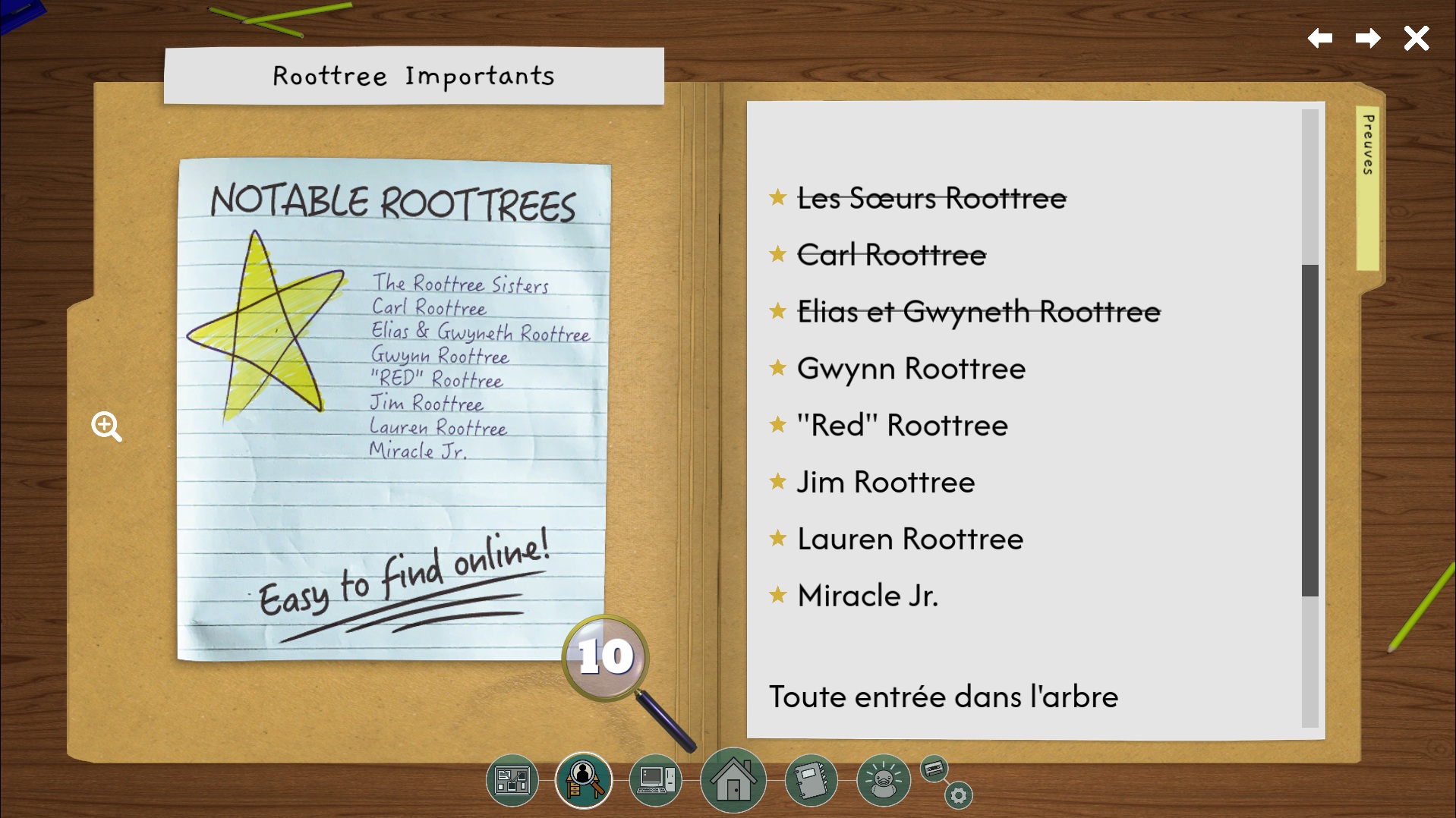Open the computer for online searching
Image resolution: width=1456 pixels, height=818 pixels.
(656, 780)
